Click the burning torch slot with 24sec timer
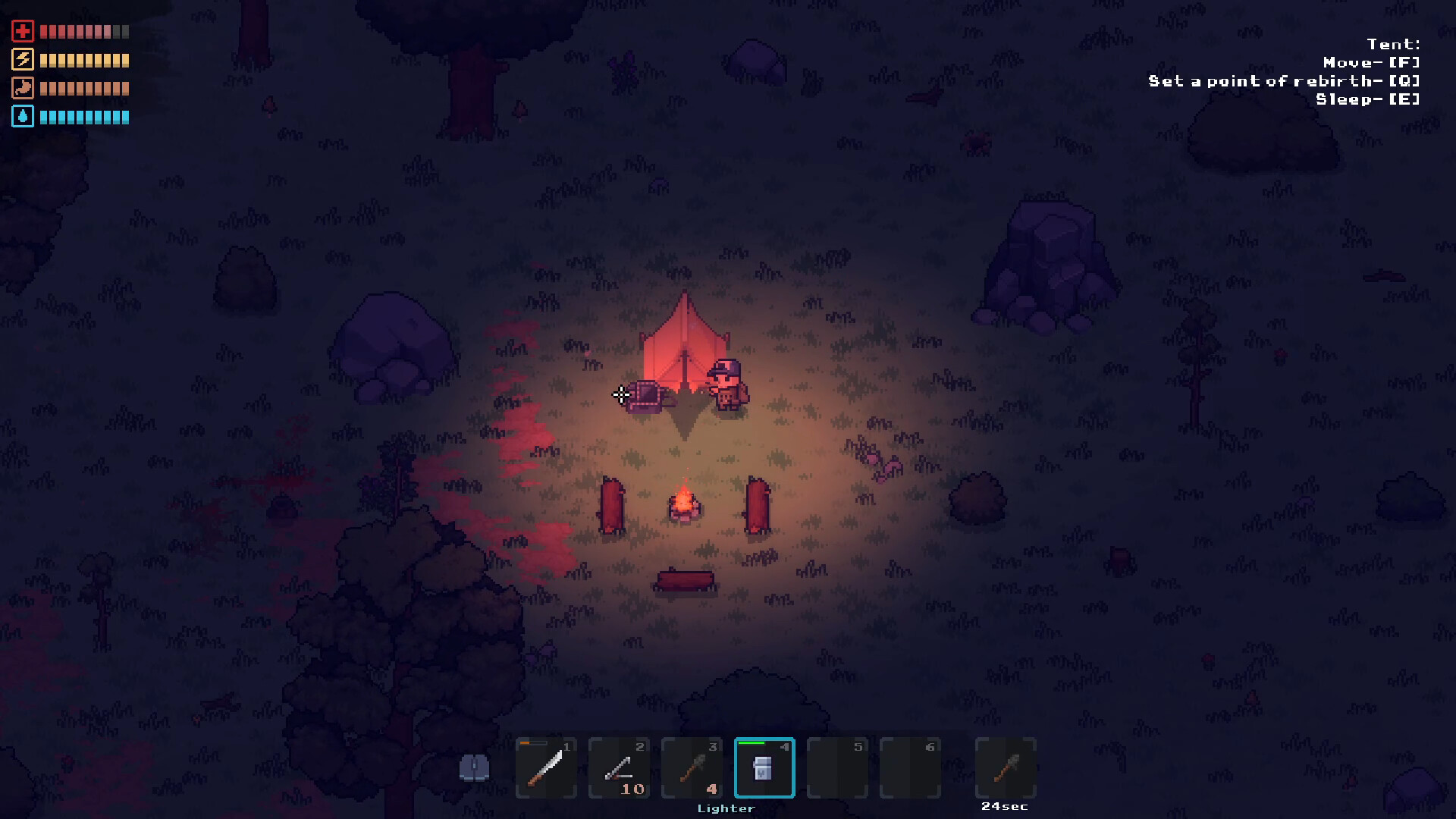 coord(1006,767)
